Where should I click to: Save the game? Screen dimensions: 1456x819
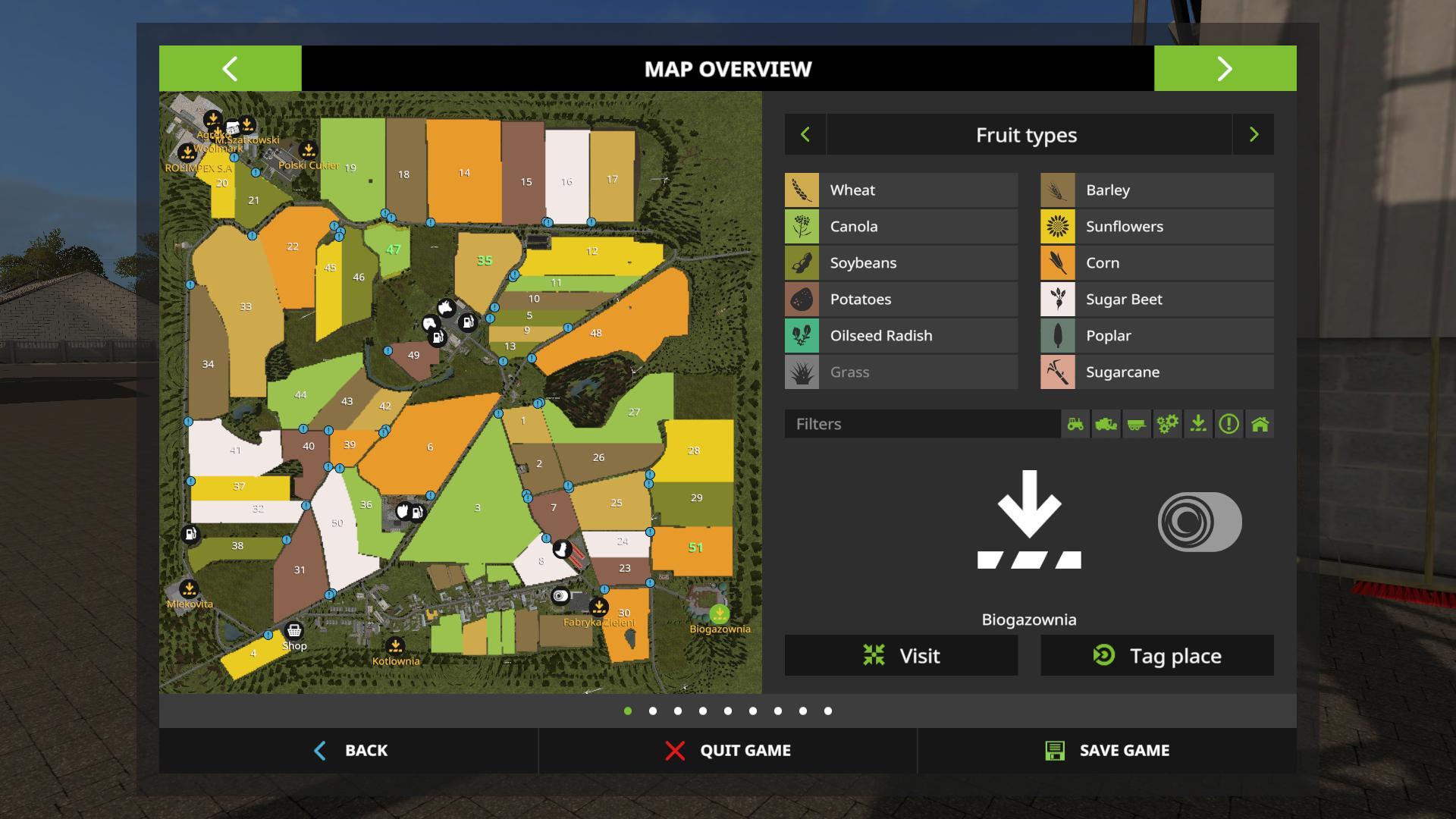coord(1106,750)
